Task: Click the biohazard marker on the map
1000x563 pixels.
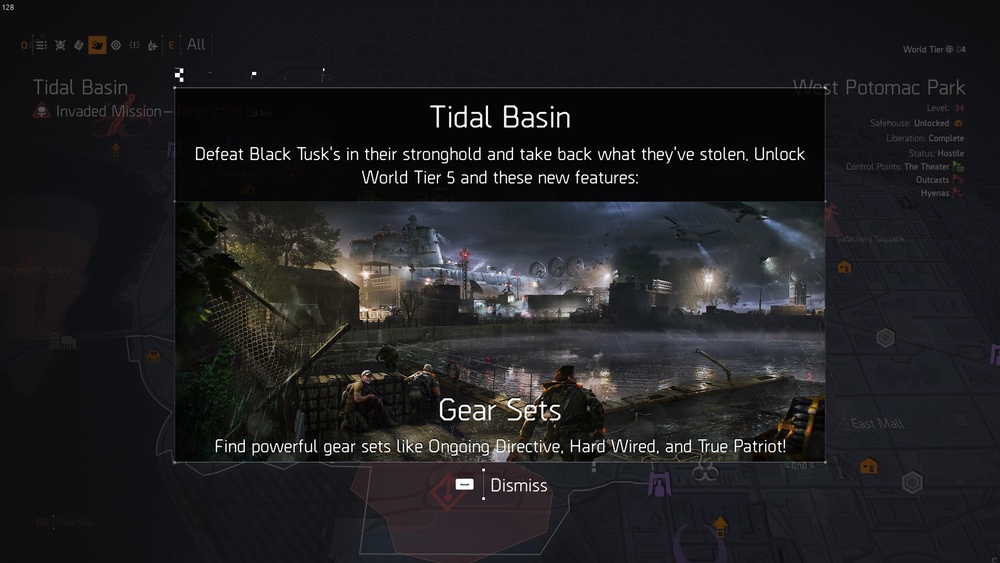Action: tap(704, 468)
